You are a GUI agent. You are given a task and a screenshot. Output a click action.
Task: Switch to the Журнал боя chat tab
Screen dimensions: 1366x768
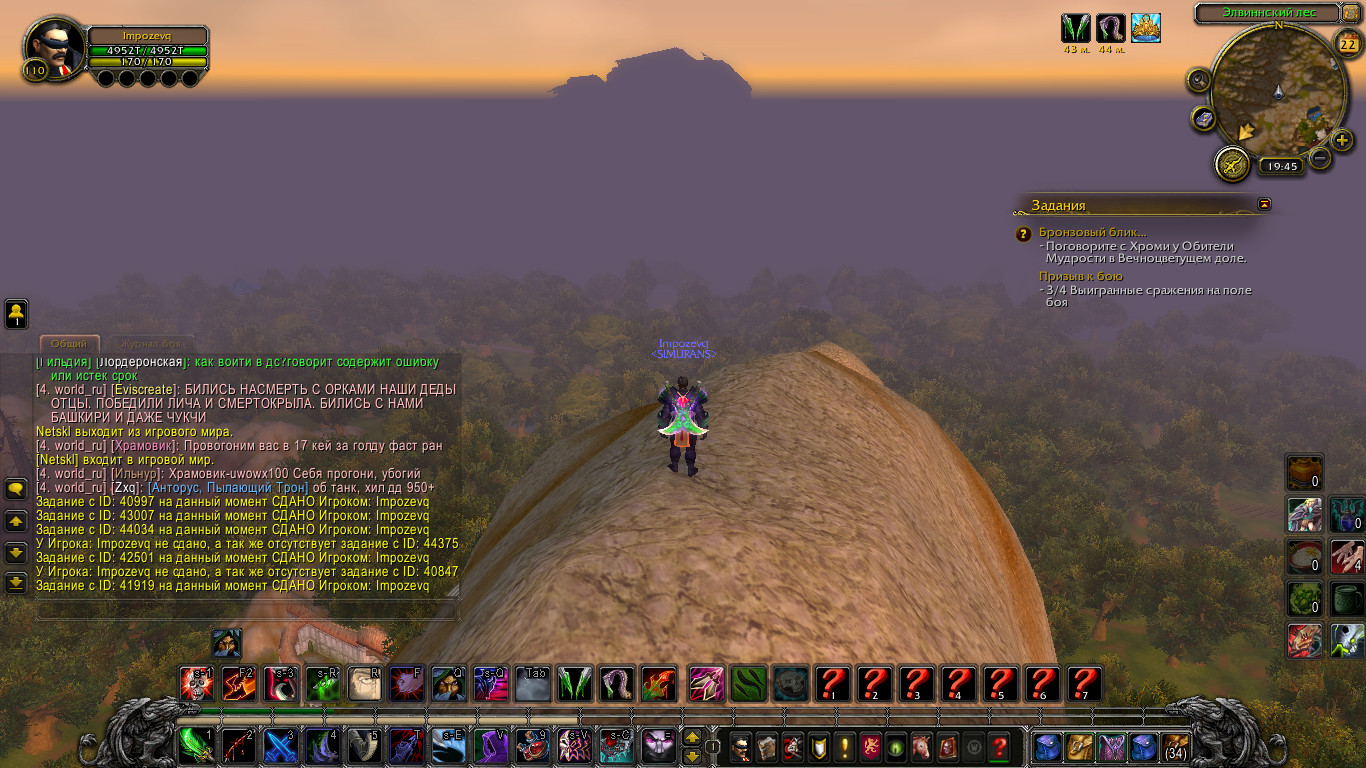(147, 344)
